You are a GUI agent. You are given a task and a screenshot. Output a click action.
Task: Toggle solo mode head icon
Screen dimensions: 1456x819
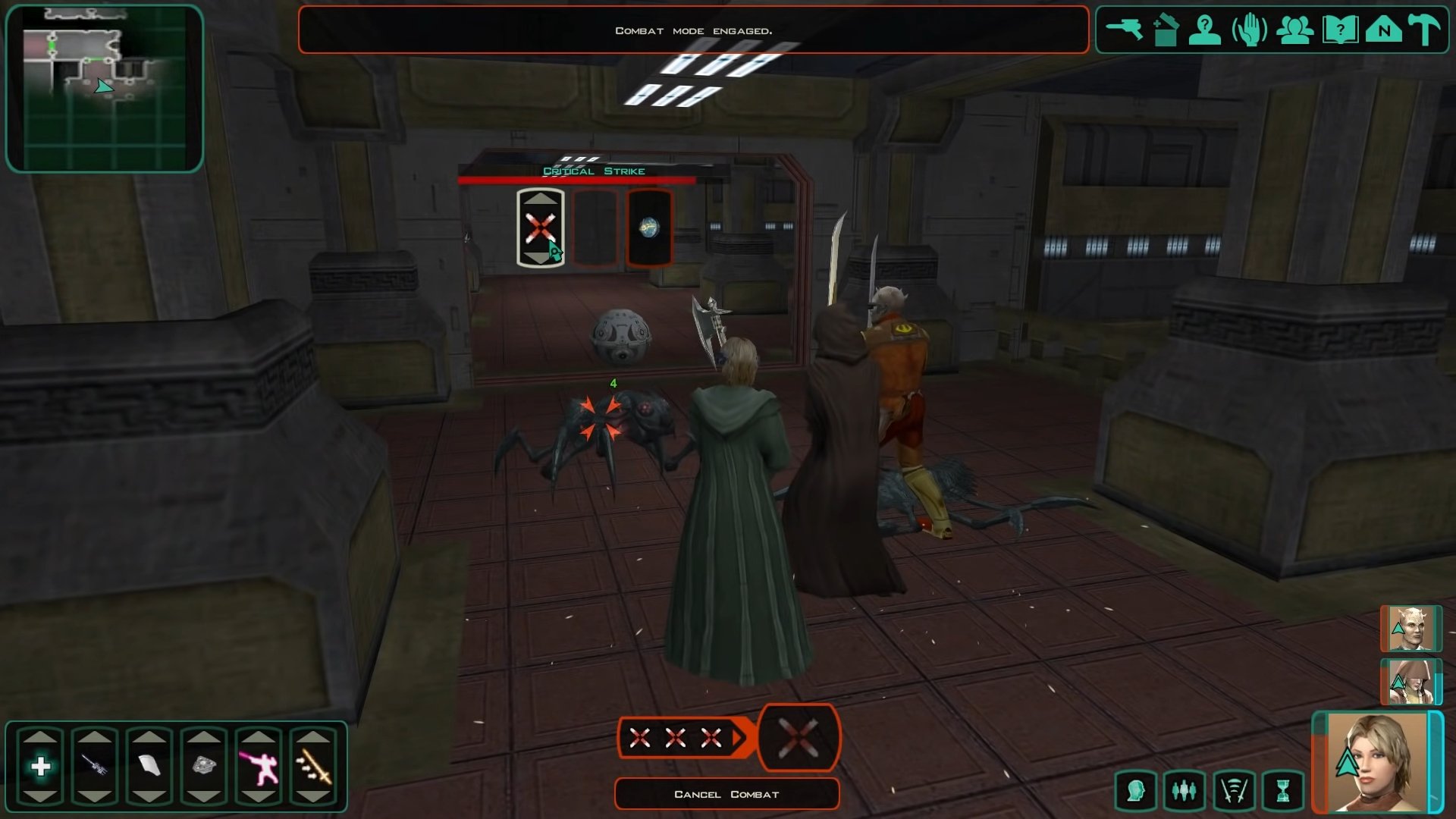tap(1135, 792)
